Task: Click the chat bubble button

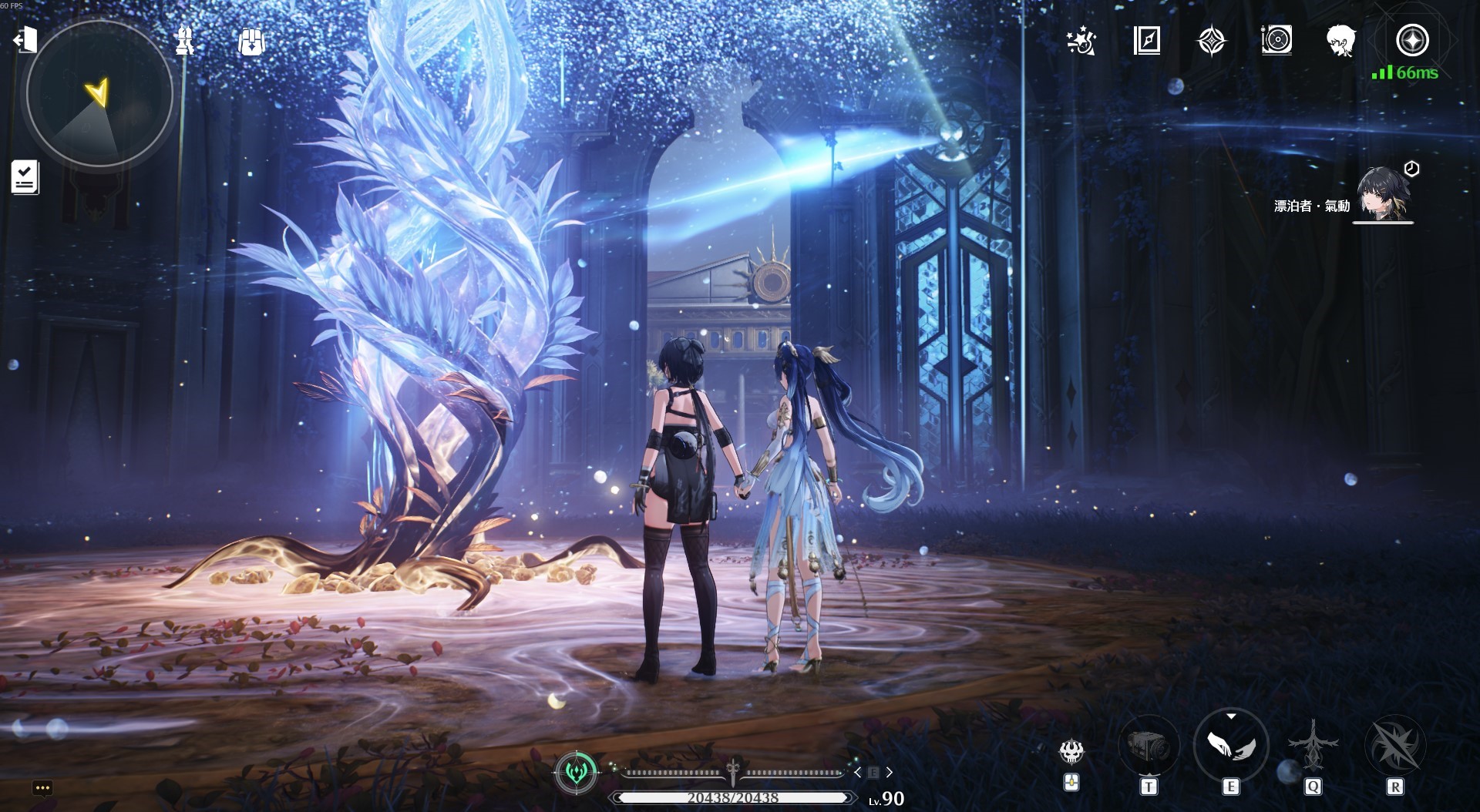Action: [42, 787]
